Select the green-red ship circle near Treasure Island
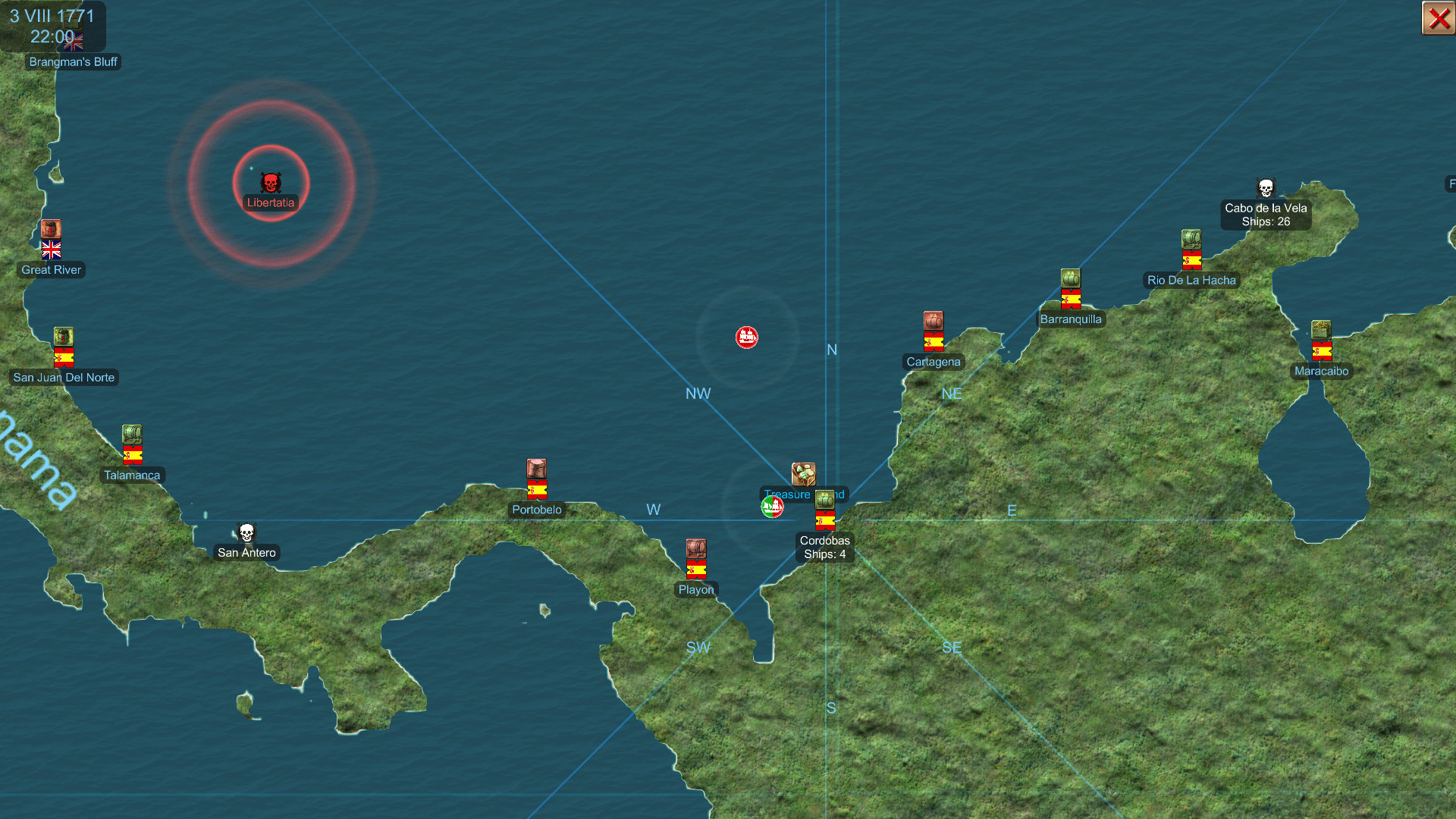This screenshot has height=819, width=1456. [x=773, y=506]
